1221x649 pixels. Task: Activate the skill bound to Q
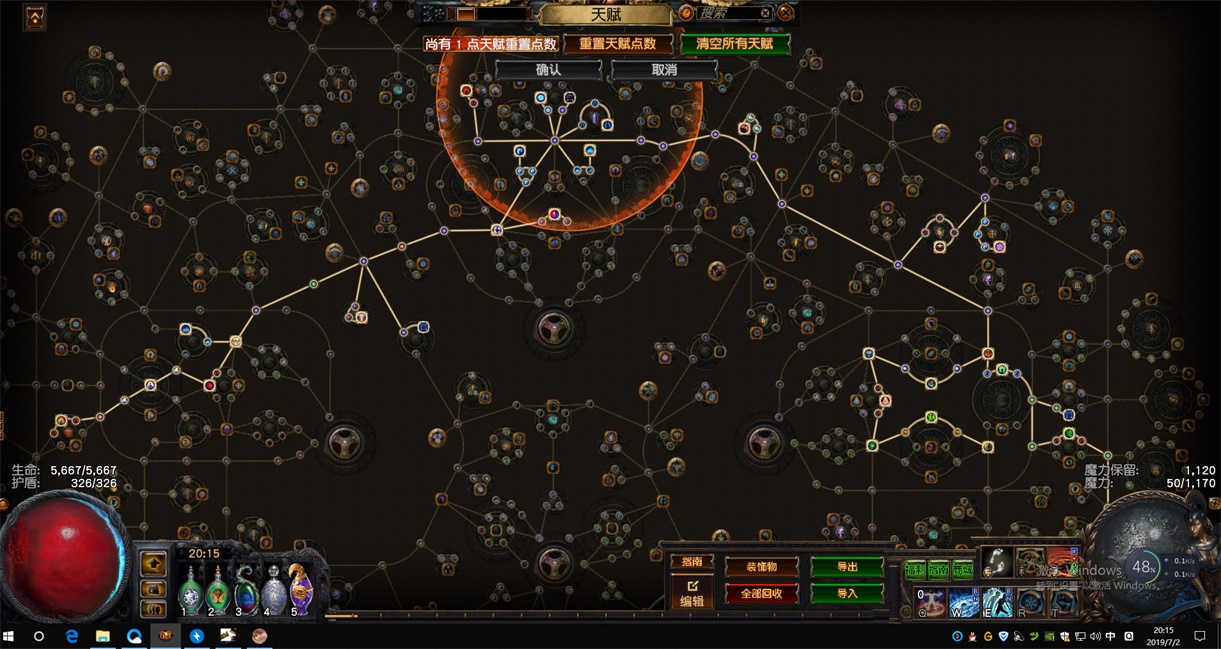930,601
